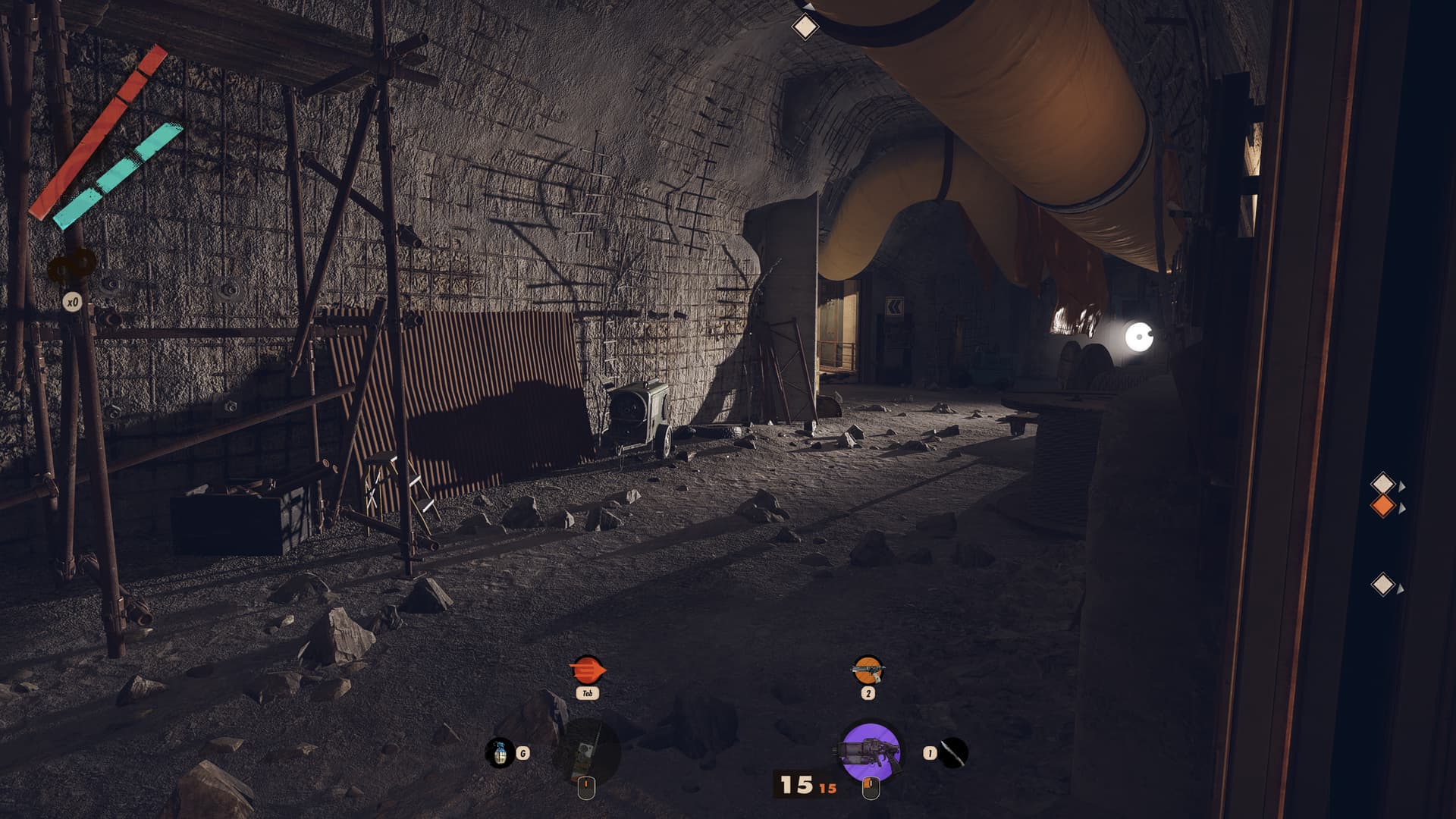The width and height of the screenshot is (1456, 819).
Task: Select the grenade icon
Action: 500,753
